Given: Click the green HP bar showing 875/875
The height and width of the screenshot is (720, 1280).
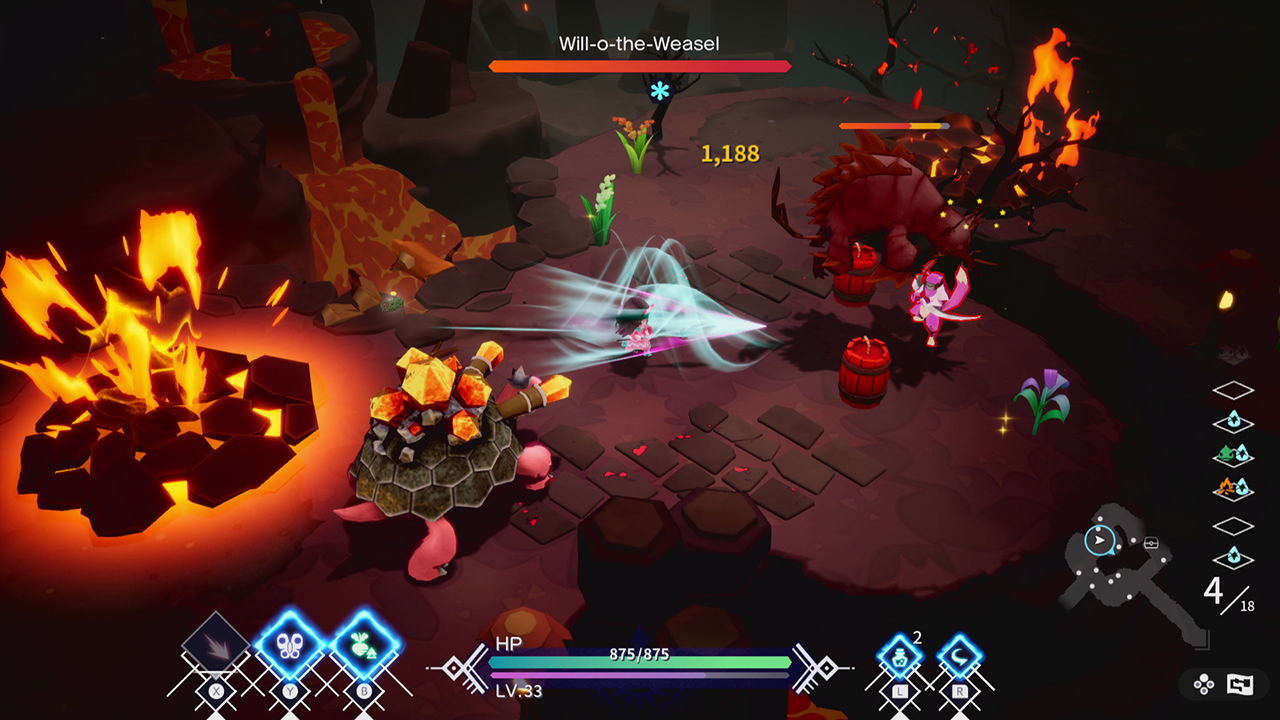Looking at the screenshot, I should 638,661.
